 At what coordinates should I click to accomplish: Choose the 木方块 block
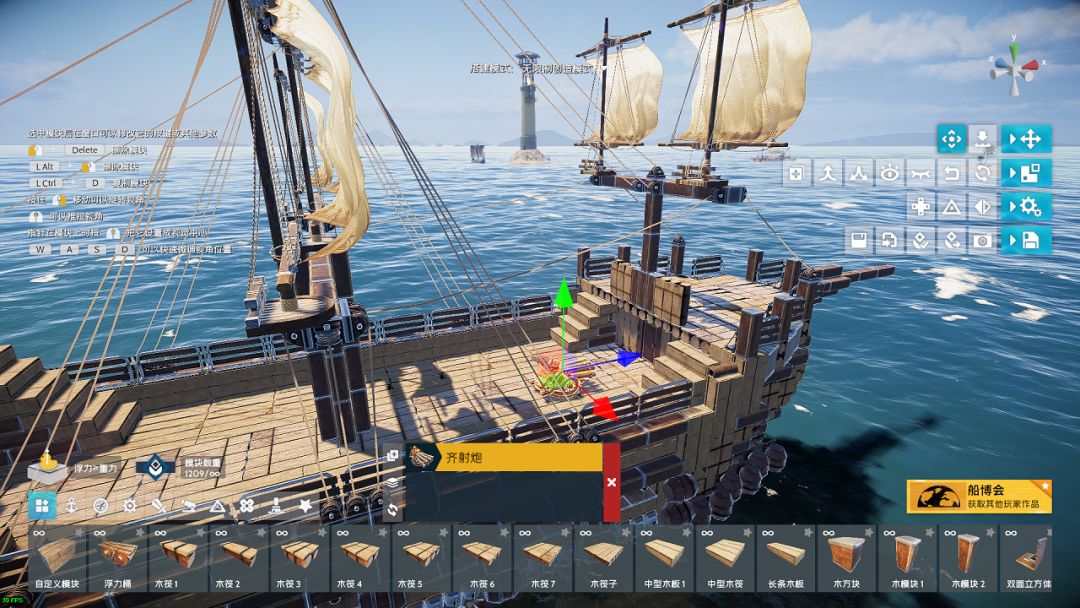845,558
